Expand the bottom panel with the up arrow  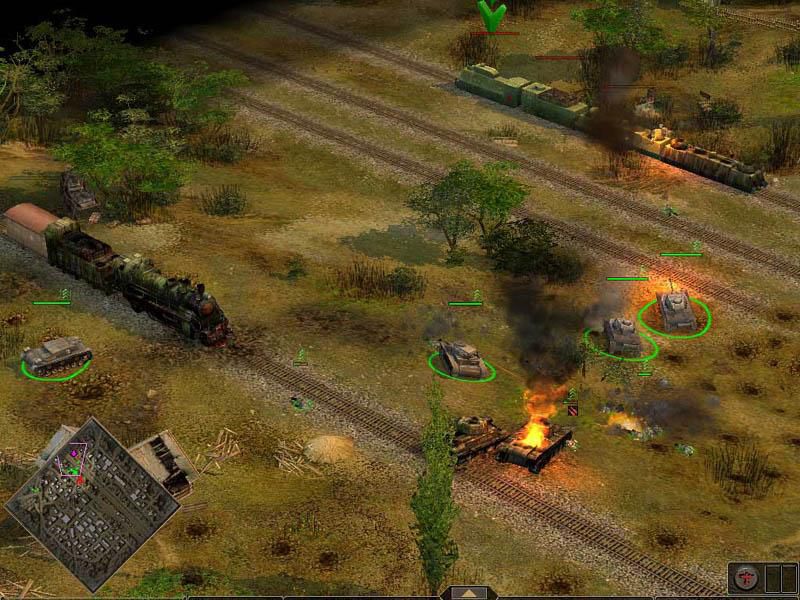tap(468, 592)
